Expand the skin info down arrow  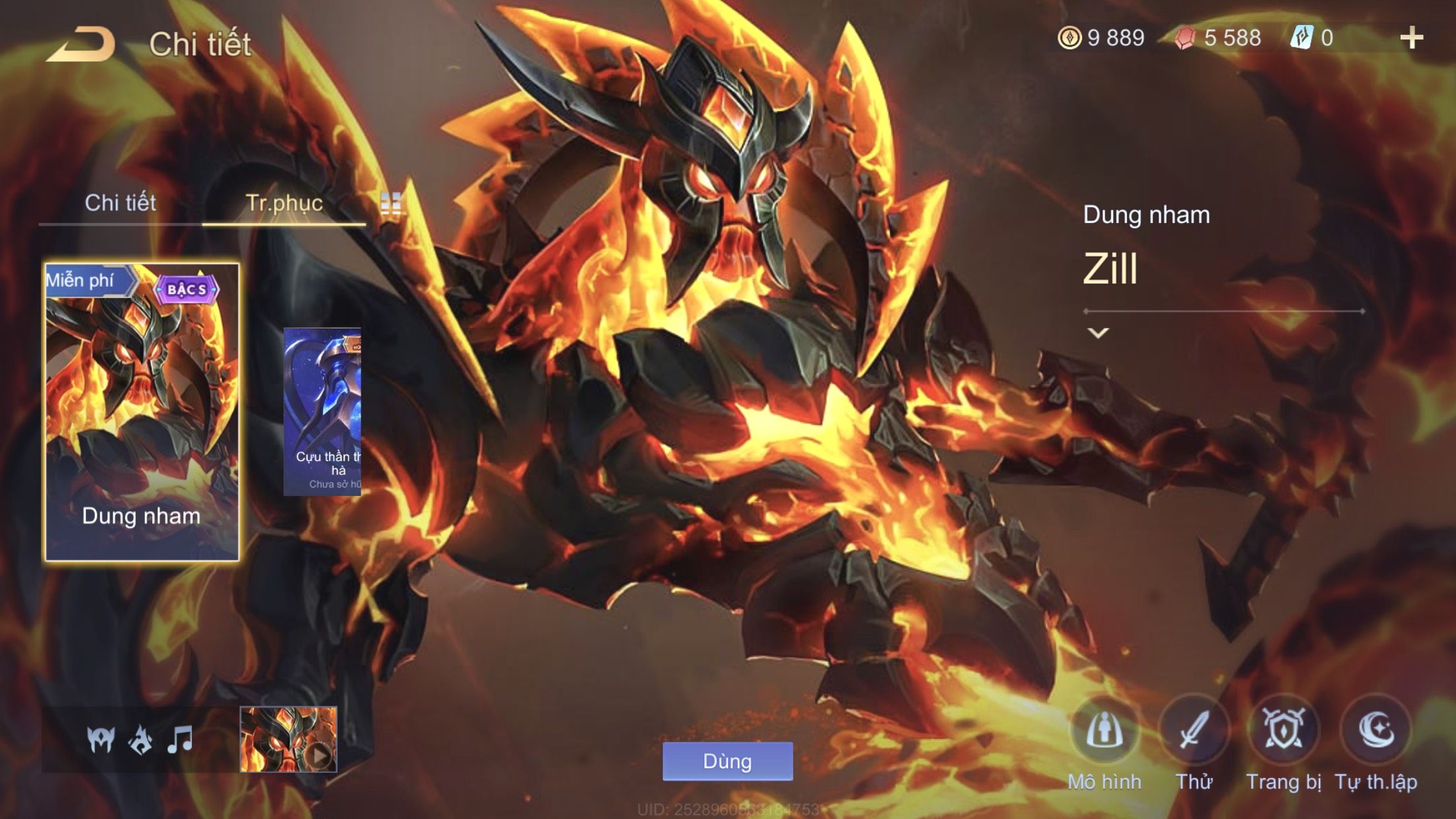tap(1098, 333)
